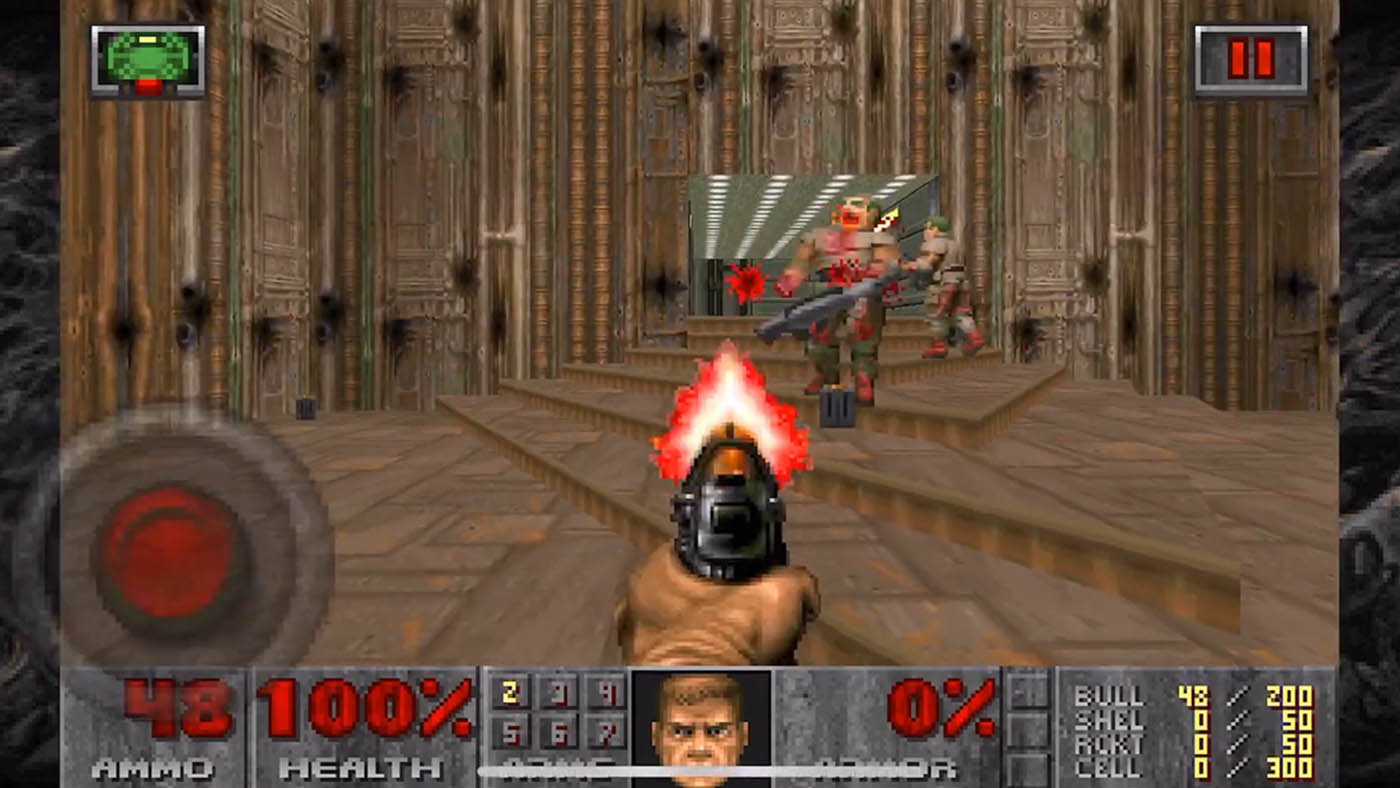This screenshot has height=788, width=1400.
Task: Pause the game with the red pause button
Action: [1251, 60]
